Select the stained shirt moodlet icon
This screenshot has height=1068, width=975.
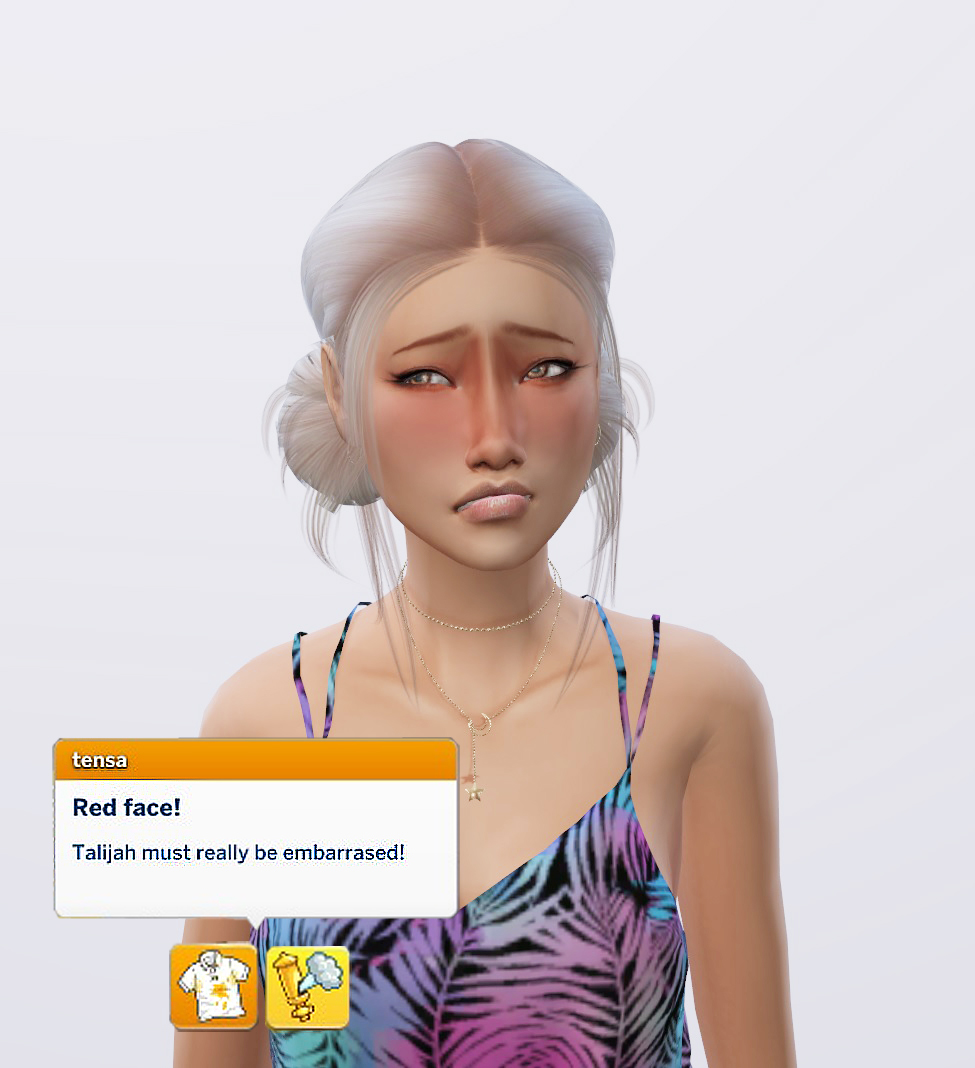213,986
